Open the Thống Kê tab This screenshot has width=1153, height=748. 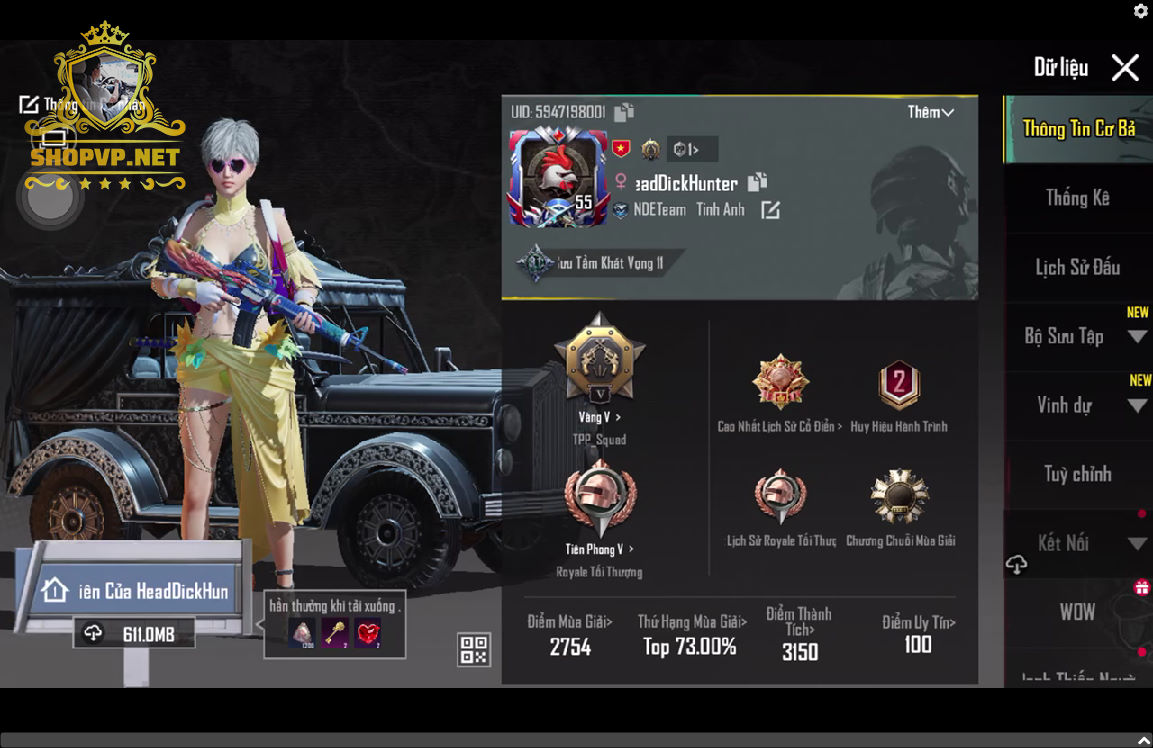[1077, 198]
